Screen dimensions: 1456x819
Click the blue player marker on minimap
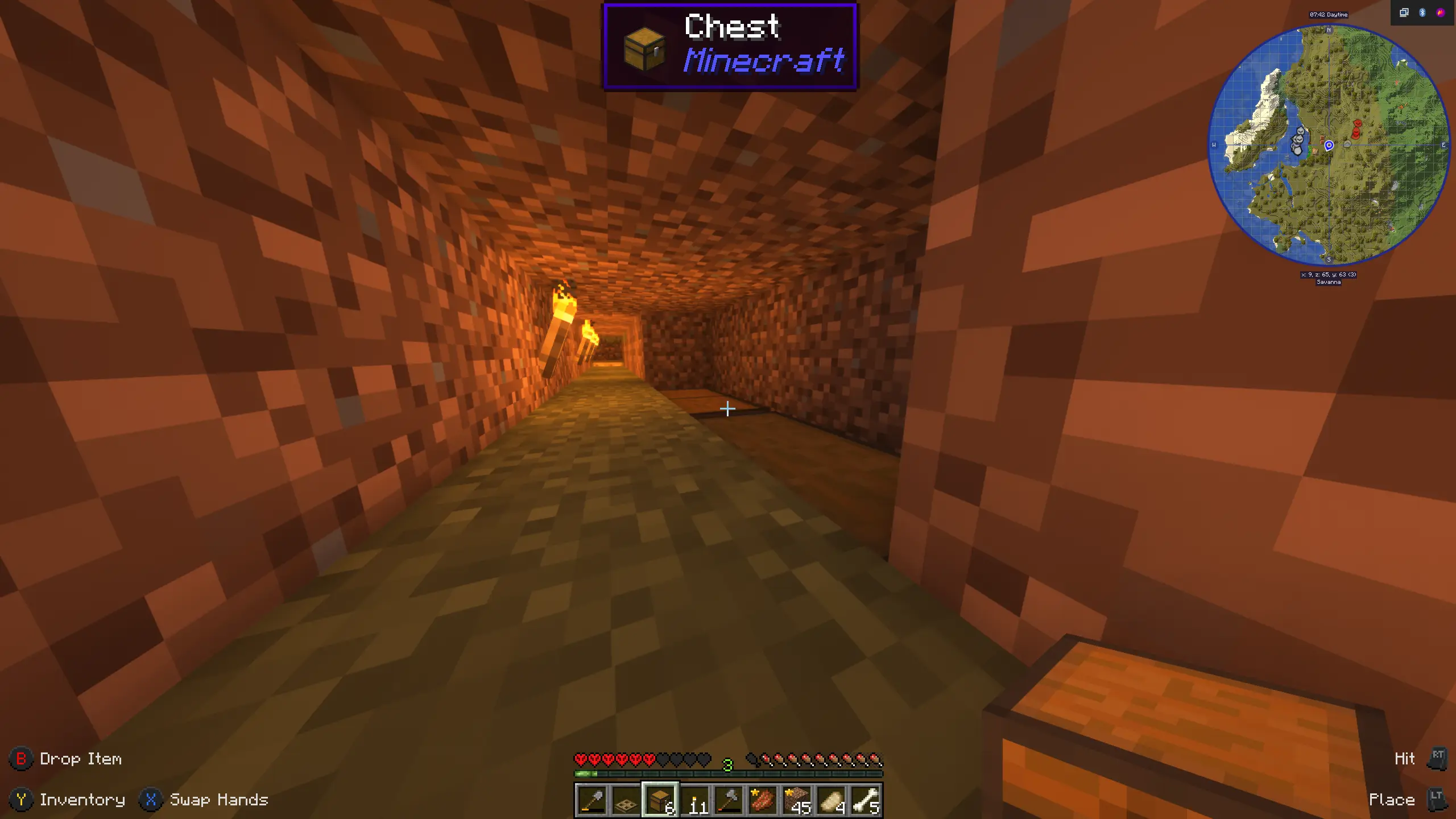click(1329, 146)
